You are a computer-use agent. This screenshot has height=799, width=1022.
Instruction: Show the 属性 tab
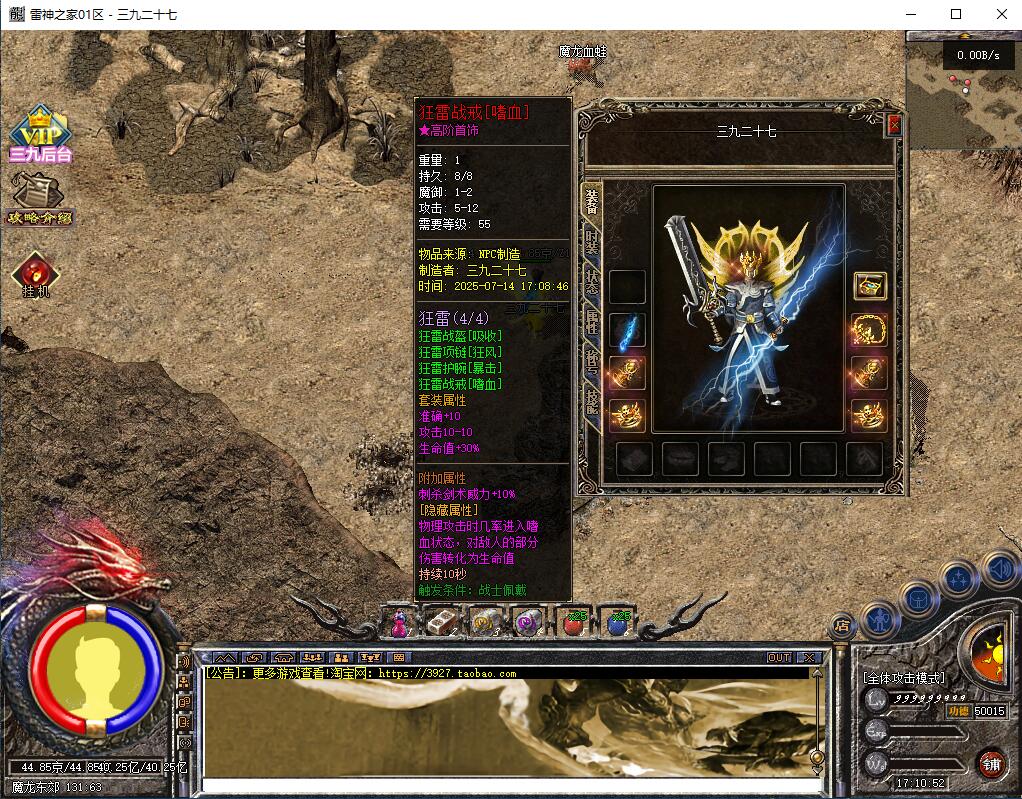pyautogui.click(x=592, y=322)
